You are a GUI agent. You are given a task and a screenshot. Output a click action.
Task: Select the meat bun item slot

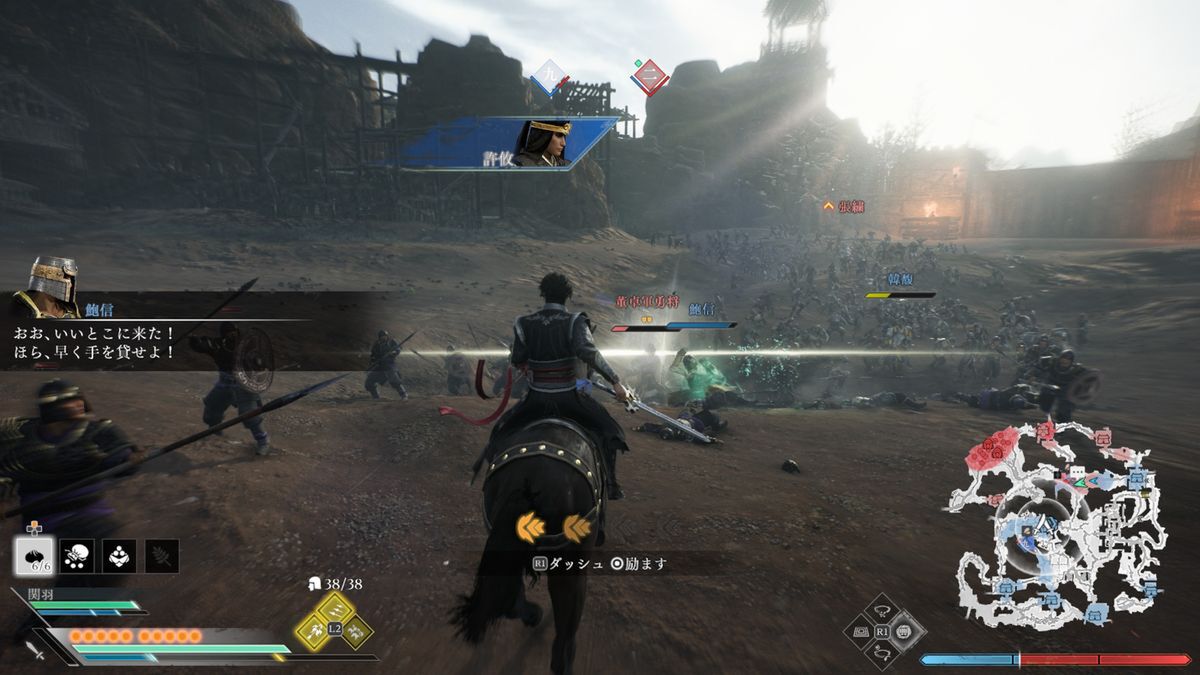click(x=34, y=556)
